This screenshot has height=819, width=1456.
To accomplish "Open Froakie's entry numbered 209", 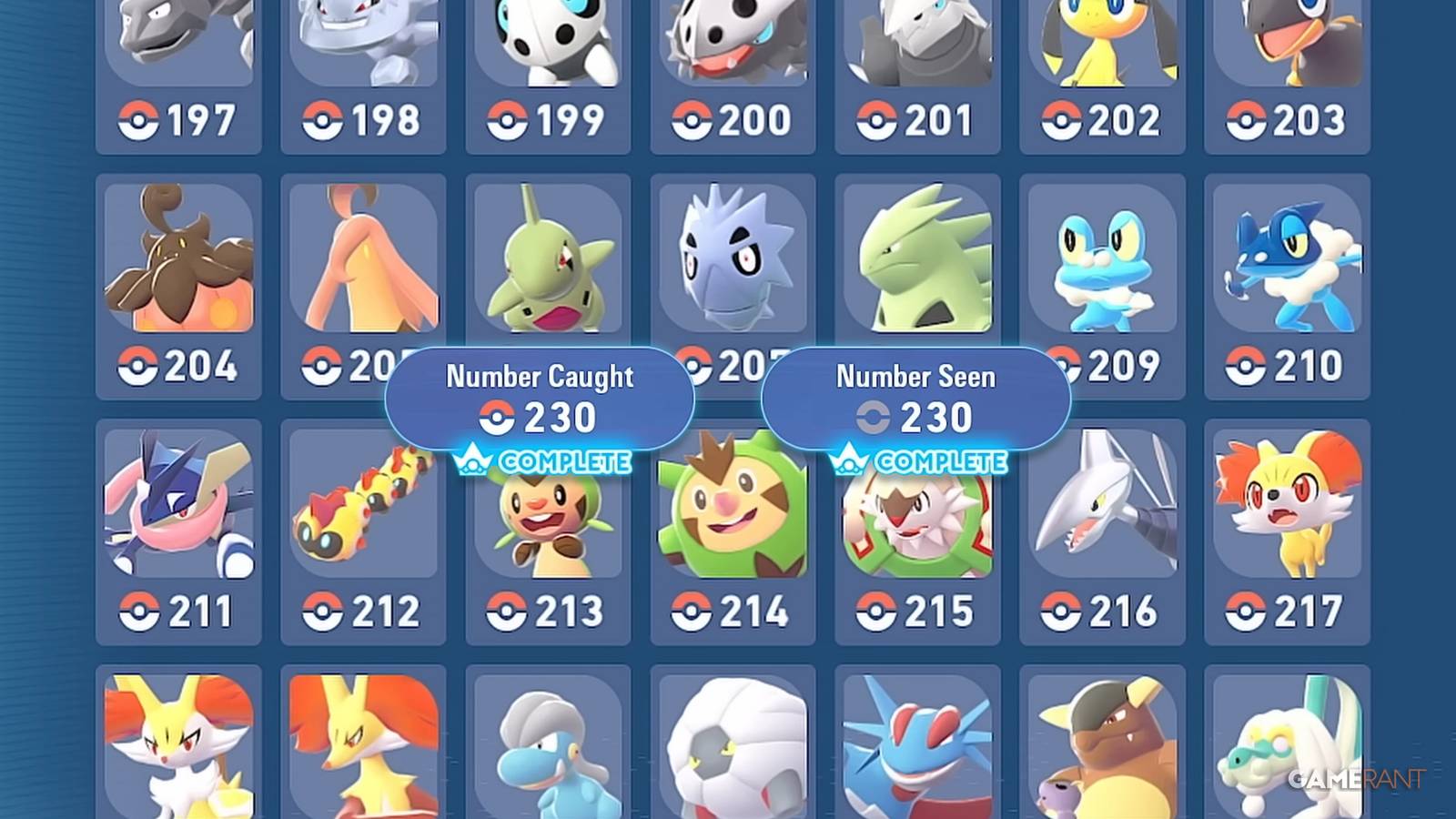I will 1103,264.
